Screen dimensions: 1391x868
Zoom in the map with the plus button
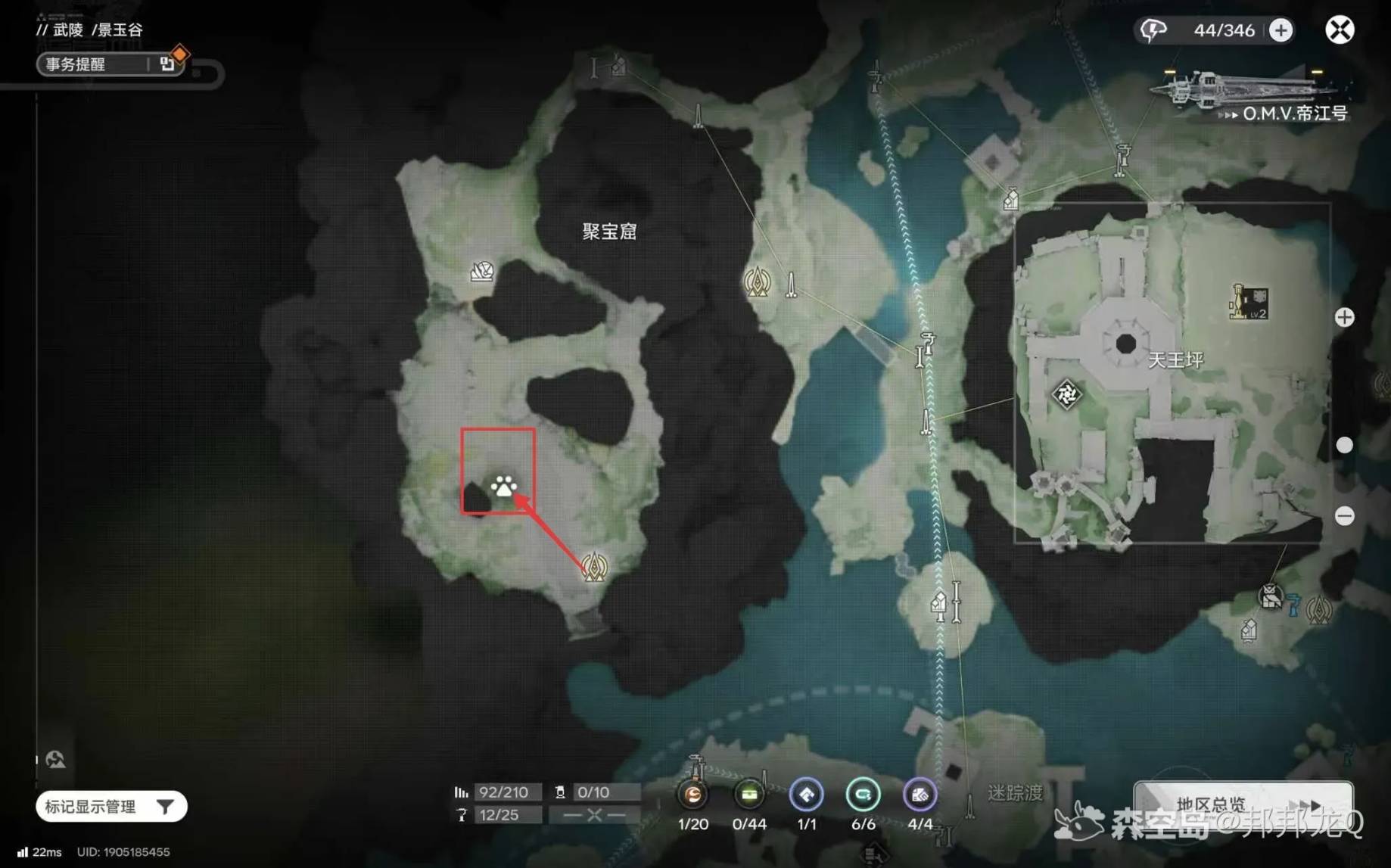click(x=1344, y=317)
